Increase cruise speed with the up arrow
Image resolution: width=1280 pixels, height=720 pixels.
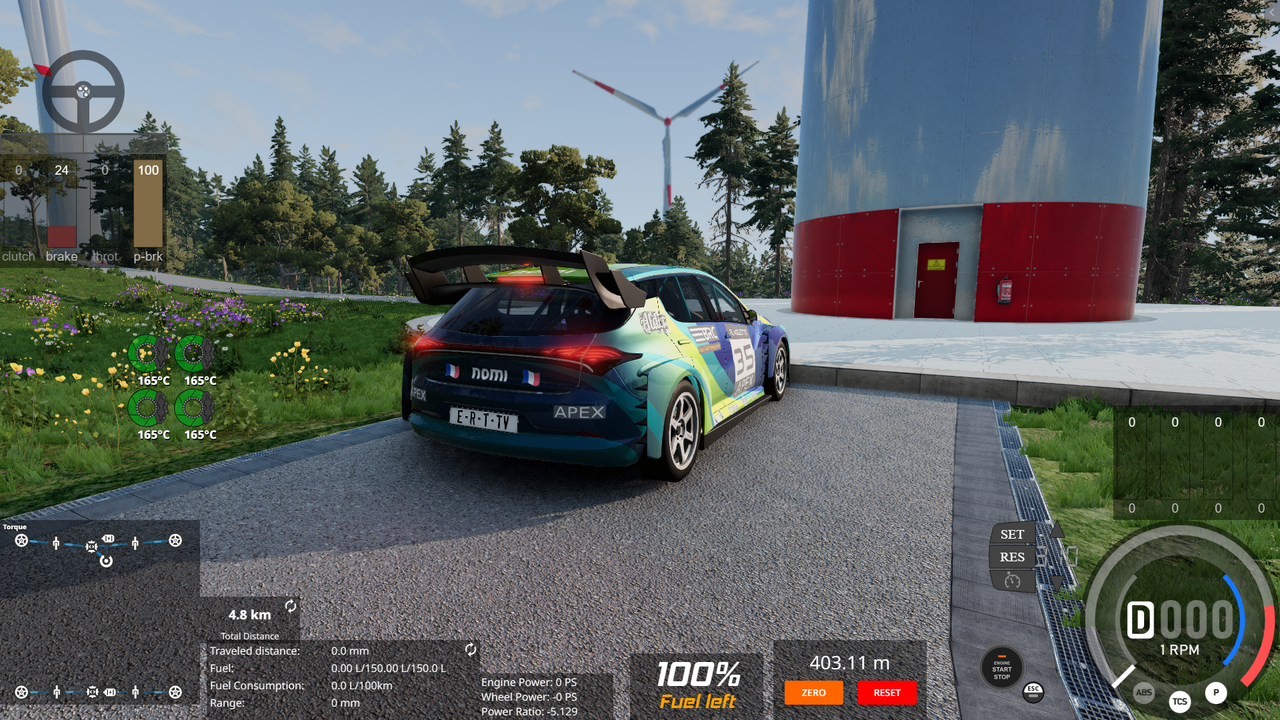(x=1057, y=530)
